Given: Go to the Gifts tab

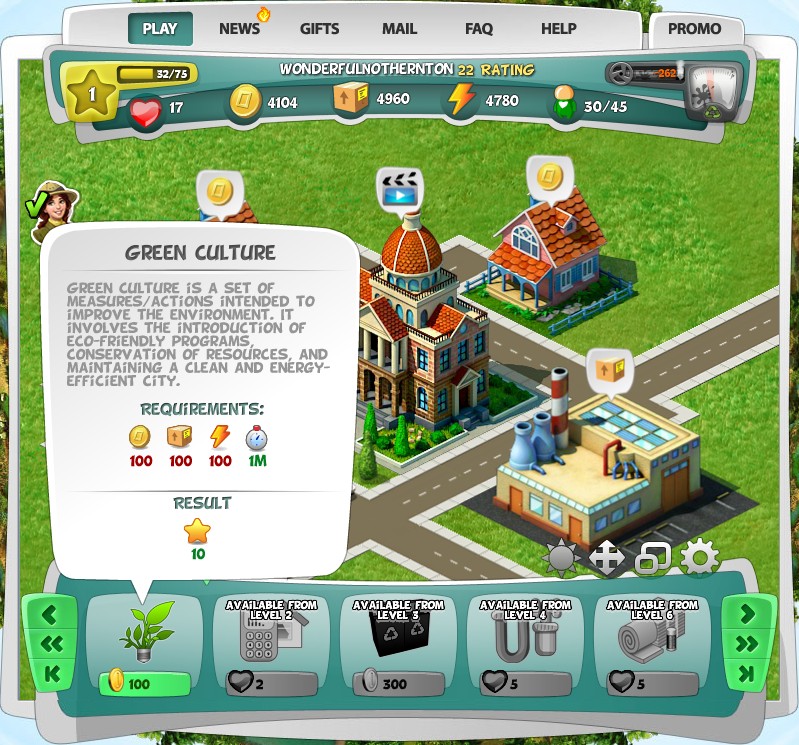Looking at the screenshot, I should (320, 29).
